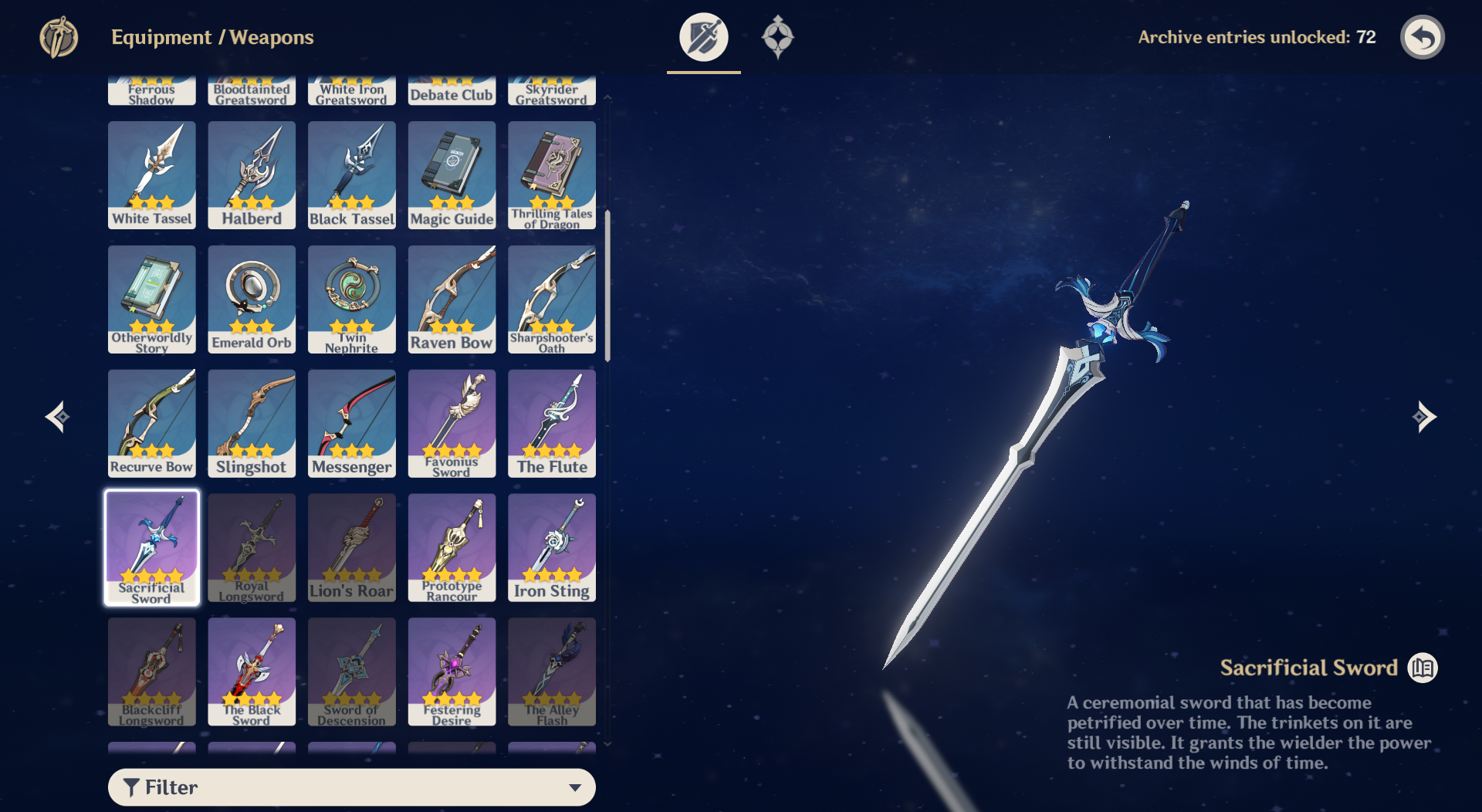
Task: Select The Black Sword entry
Action: 252,672
